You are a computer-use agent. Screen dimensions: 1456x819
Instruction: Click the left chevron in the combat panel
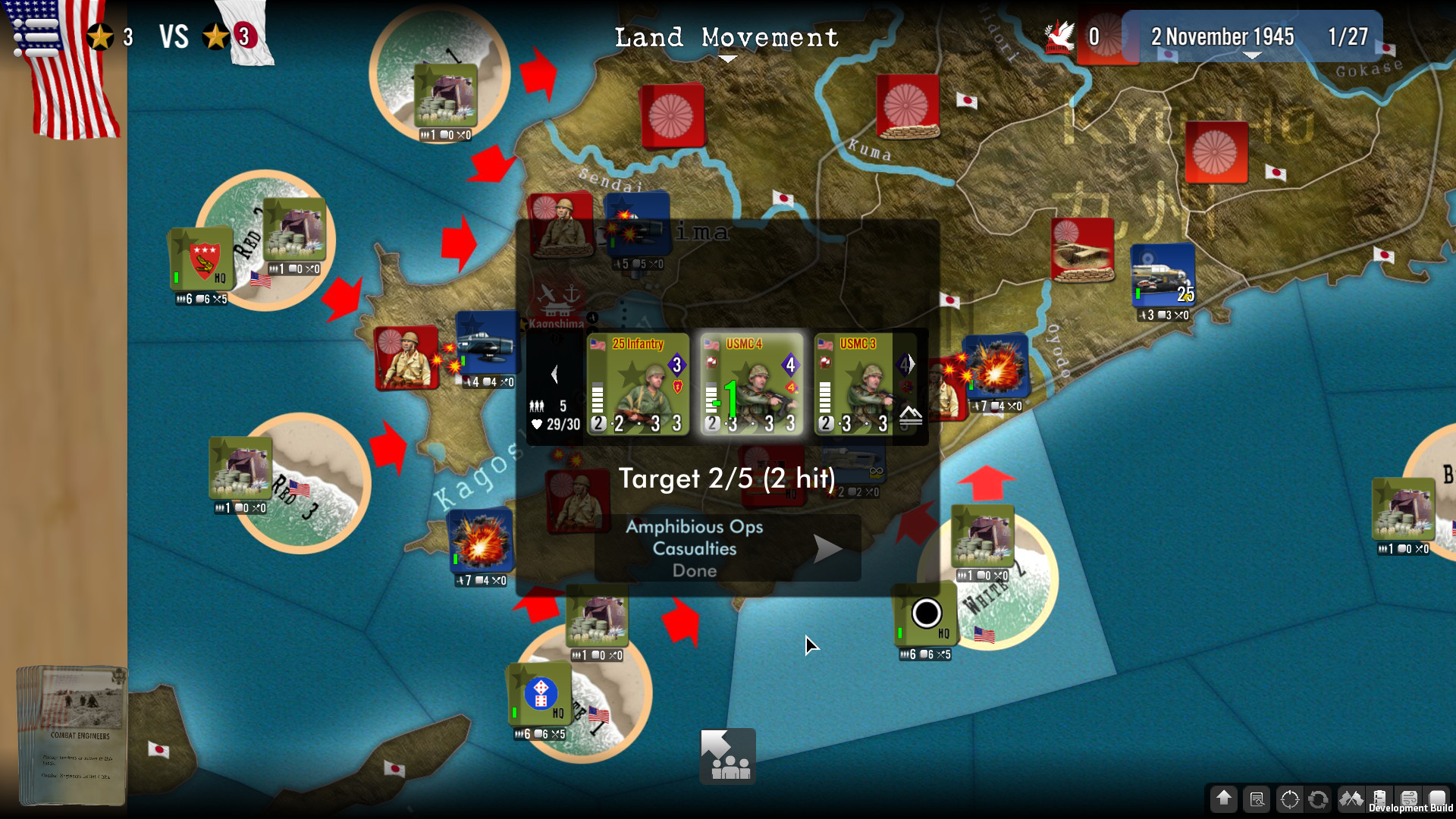[556, 372]
